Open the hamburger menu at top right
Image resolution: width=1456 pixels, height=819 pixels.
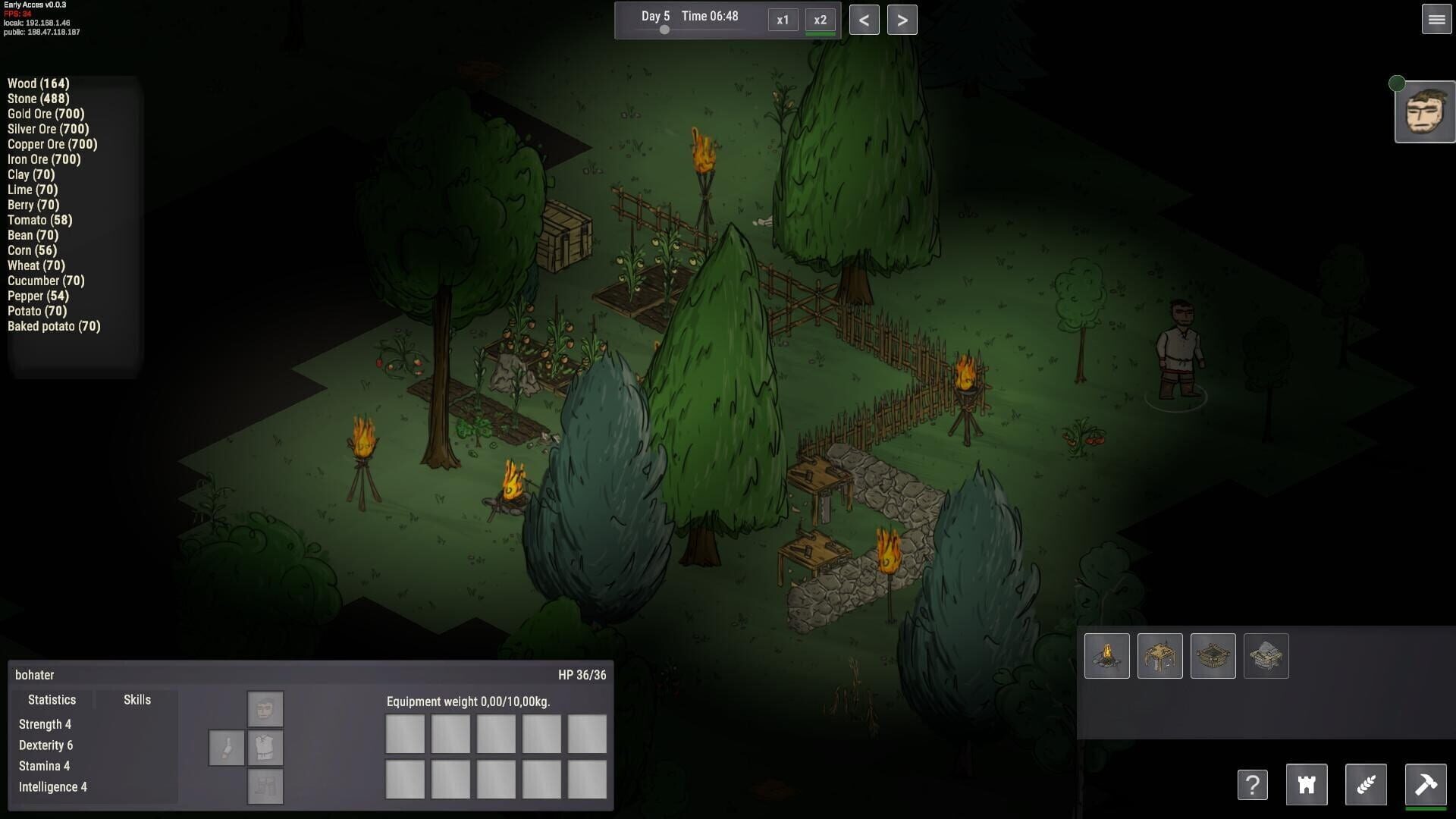pos(1436,20)
